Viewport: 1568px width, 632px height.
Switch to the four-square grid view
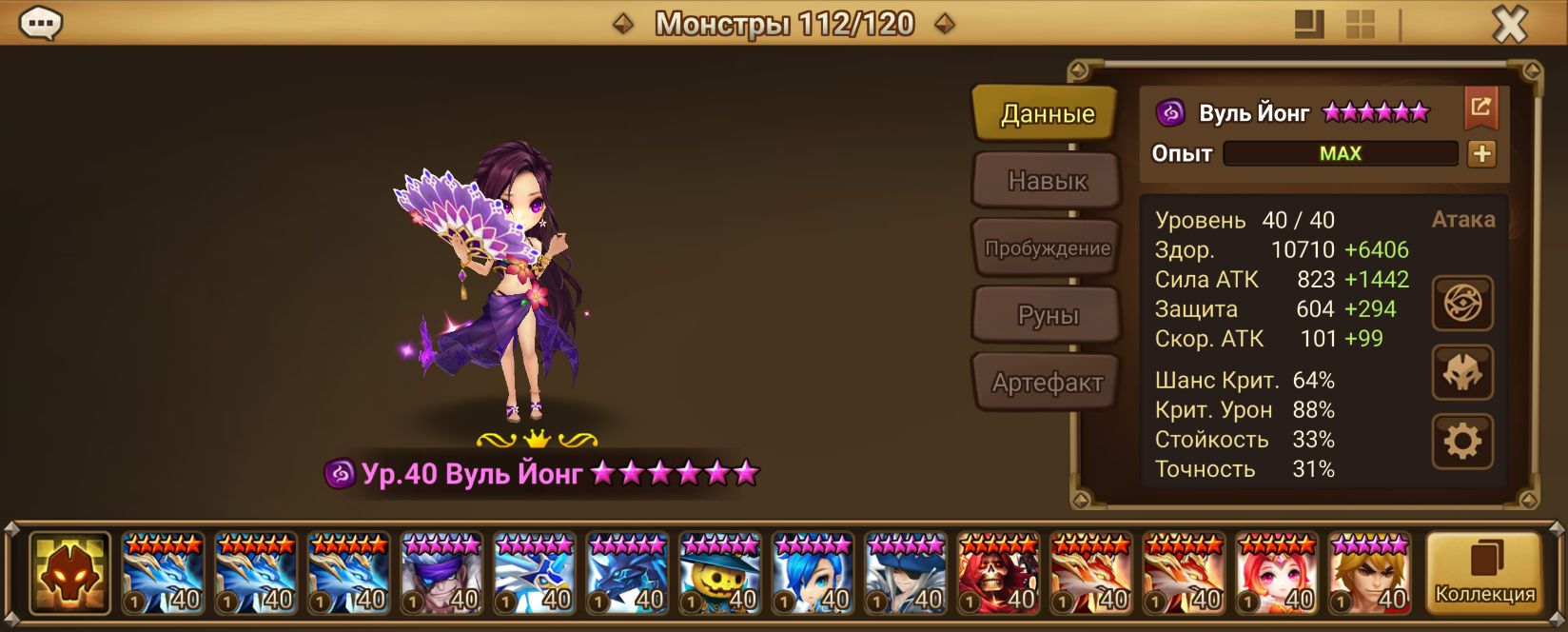(1361, 25)
